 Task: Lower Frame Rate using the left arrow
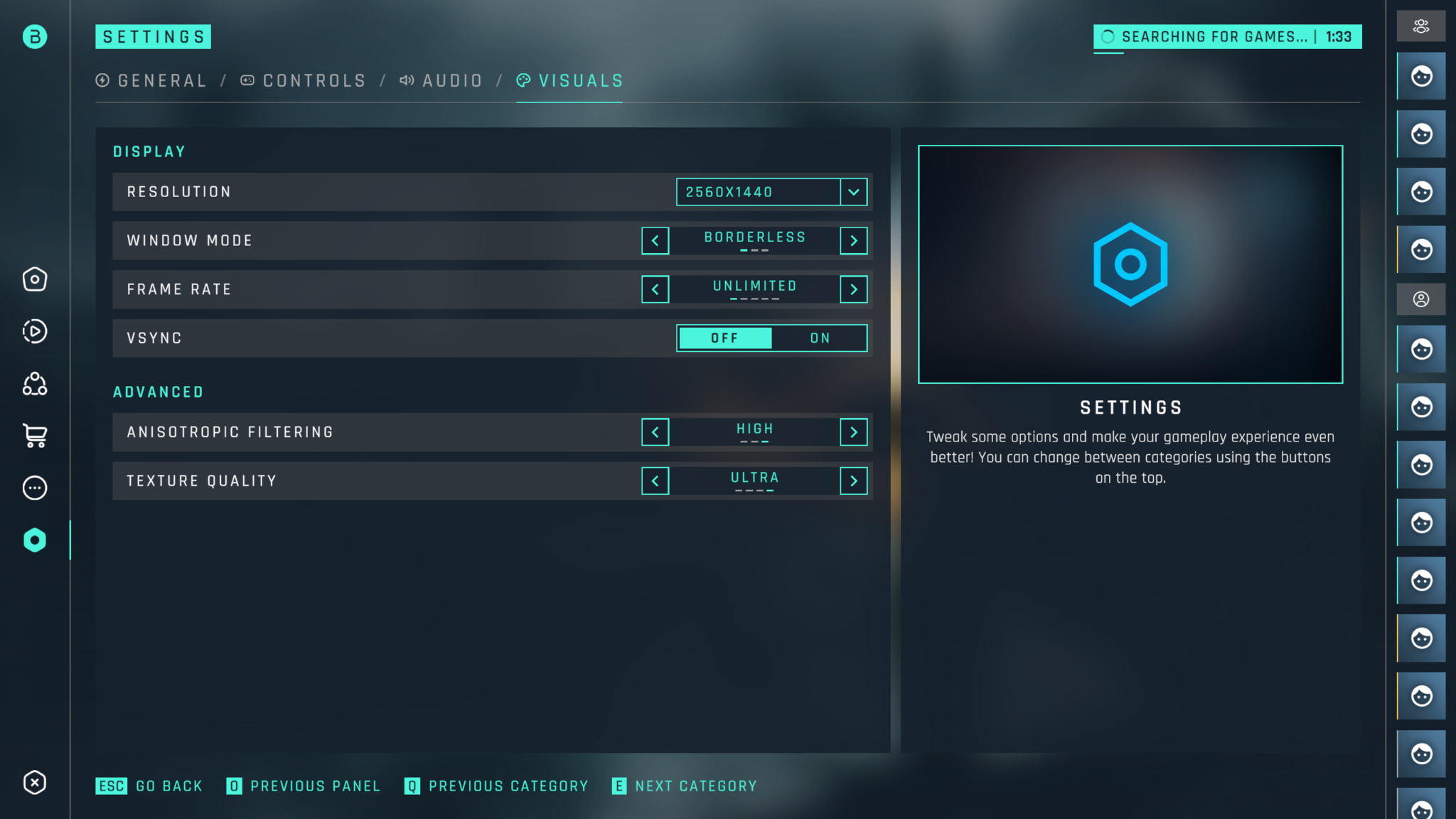click(x=655, y=289)
